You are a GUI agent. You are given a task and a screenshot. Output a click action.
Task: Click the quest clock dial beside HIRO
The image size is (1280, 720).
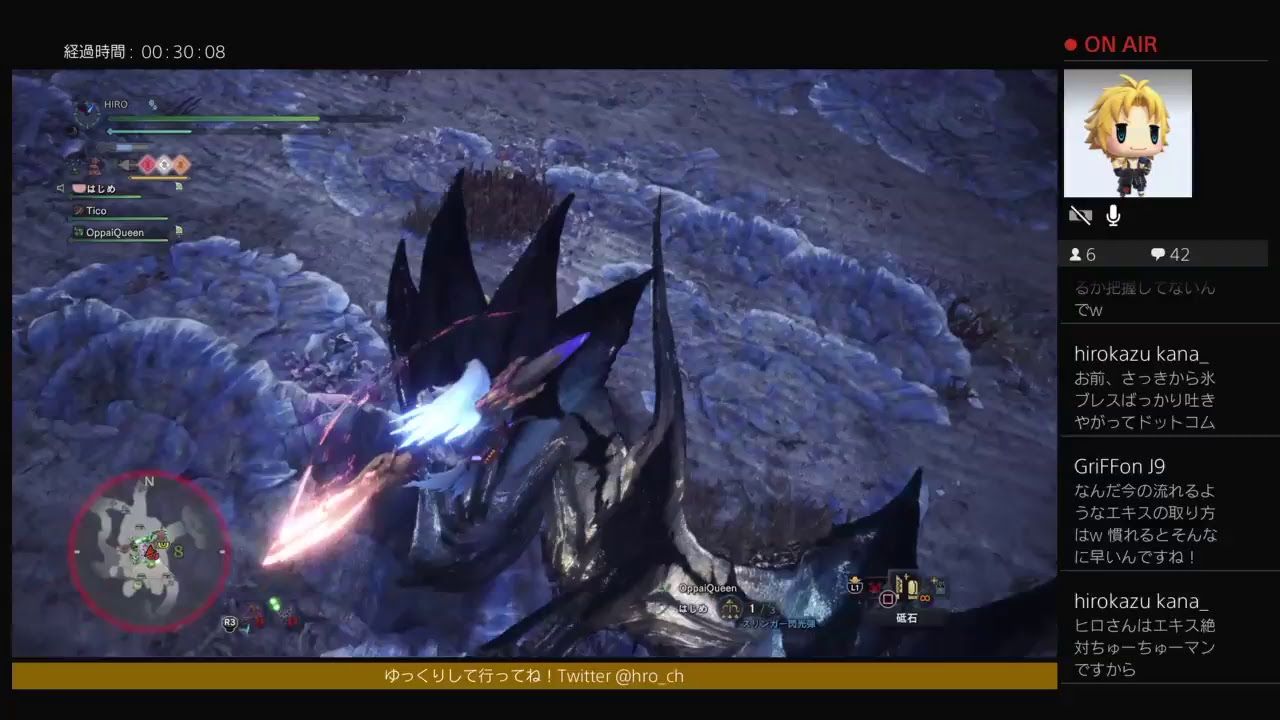pyautogui.click(x=87, y=113)
